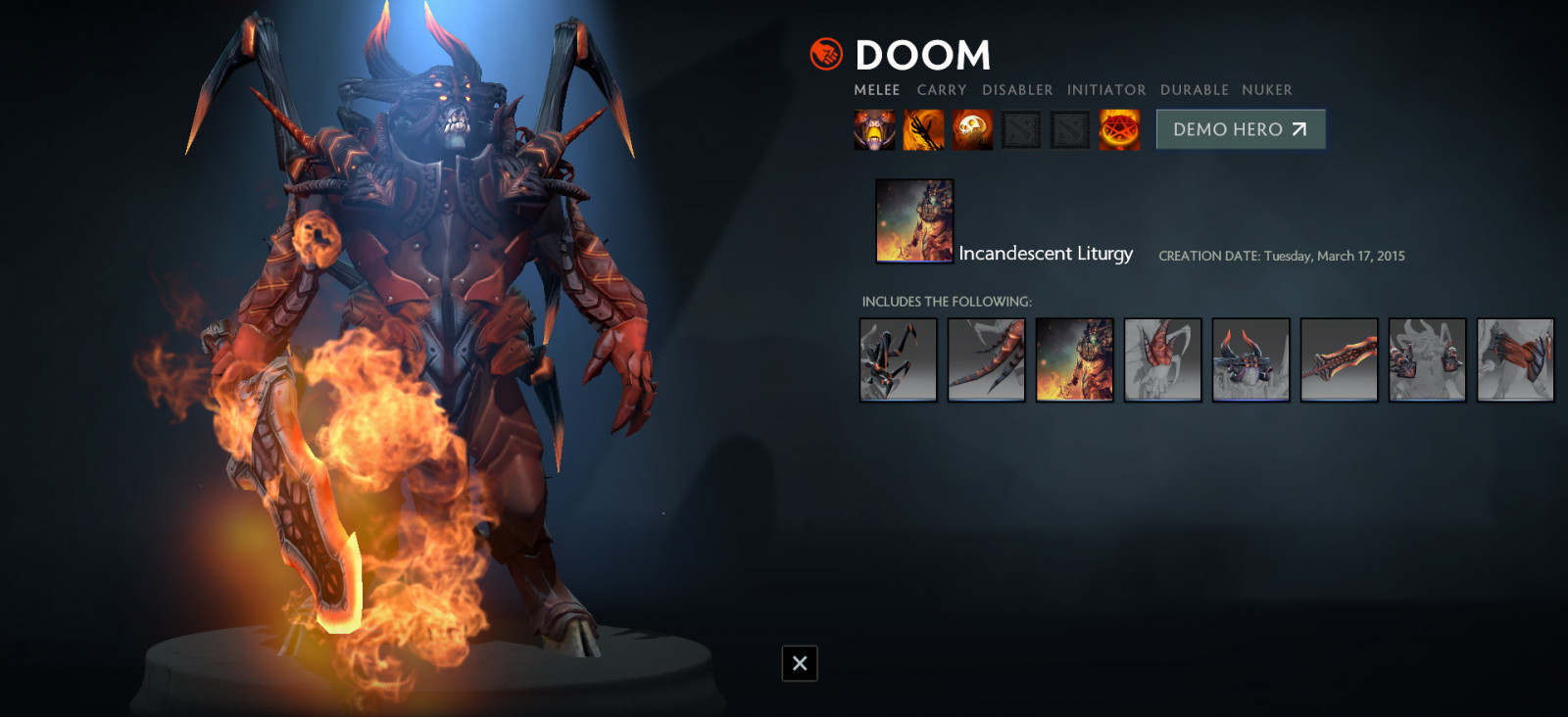Select the horned helmet item thumbnail
Image resolution: width=1568 pixels, height=717 pixels.
(1251, 359)
